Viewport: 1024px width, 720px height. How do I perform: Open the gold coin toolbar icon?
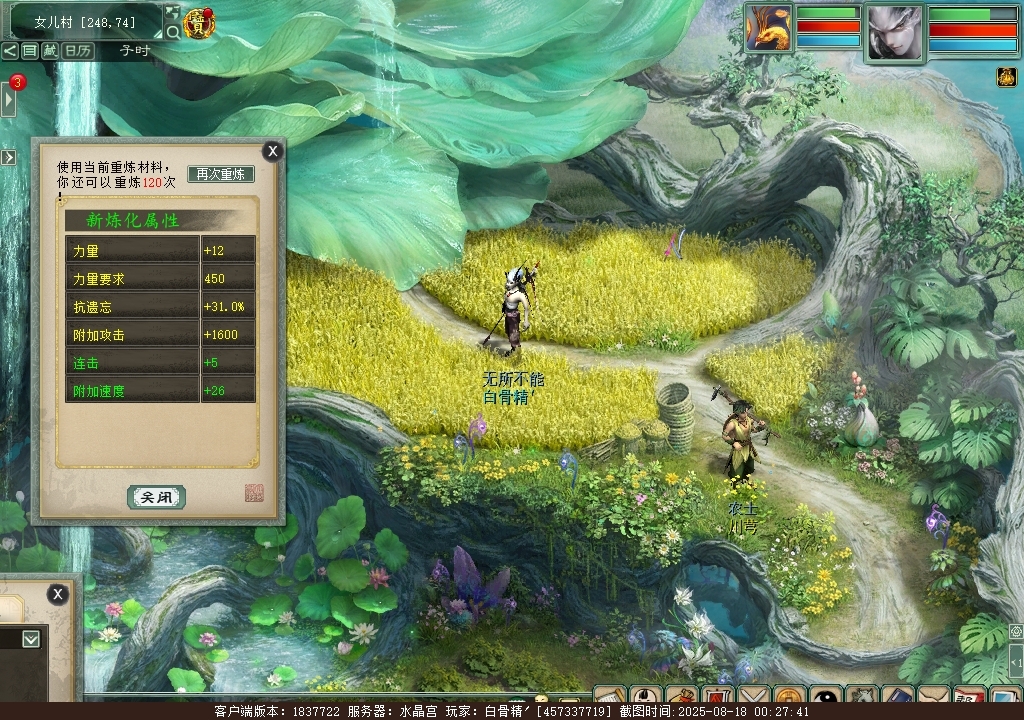(789, 697)
